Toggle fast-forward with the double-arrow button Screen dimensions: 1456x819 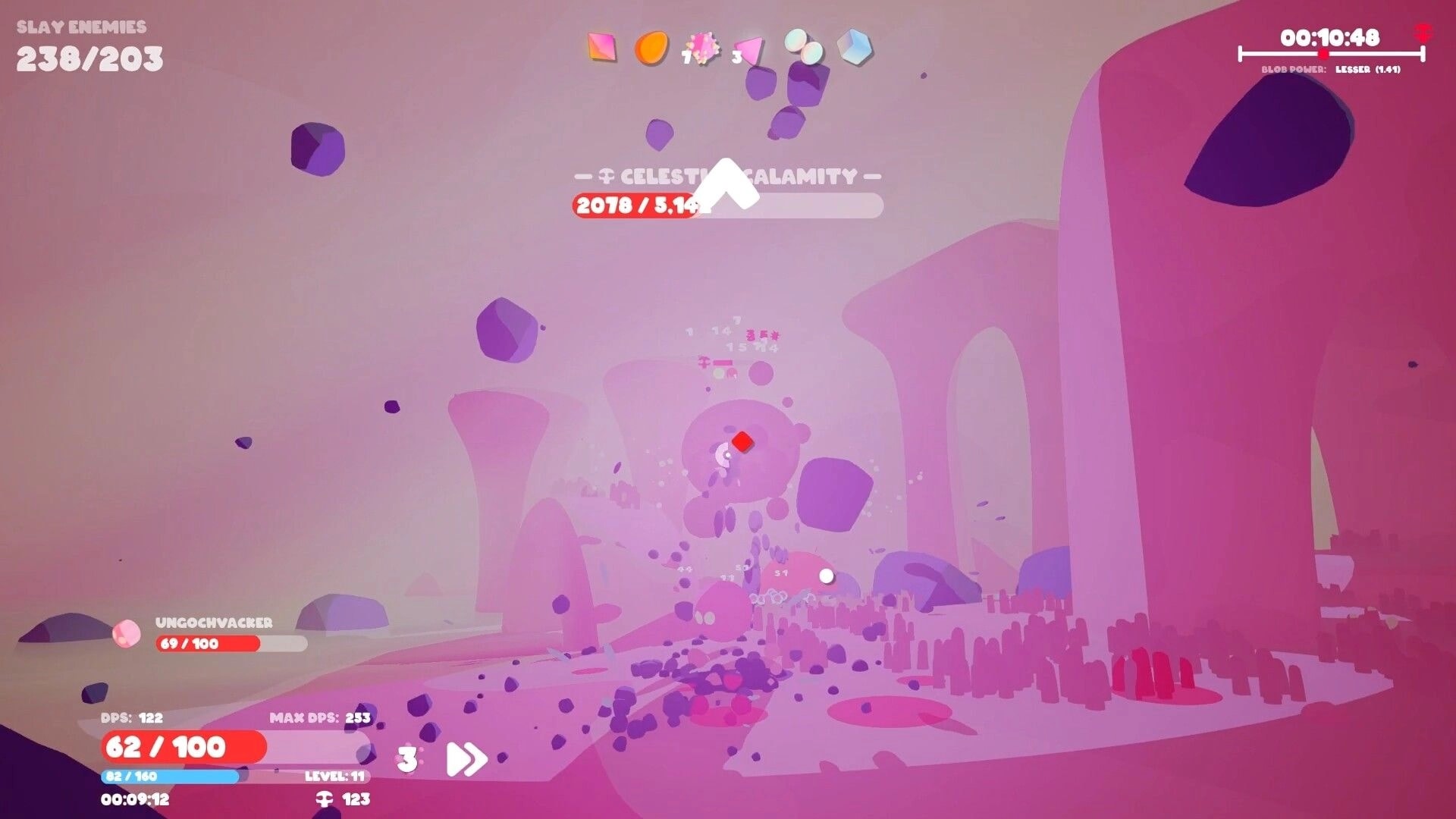466,758
